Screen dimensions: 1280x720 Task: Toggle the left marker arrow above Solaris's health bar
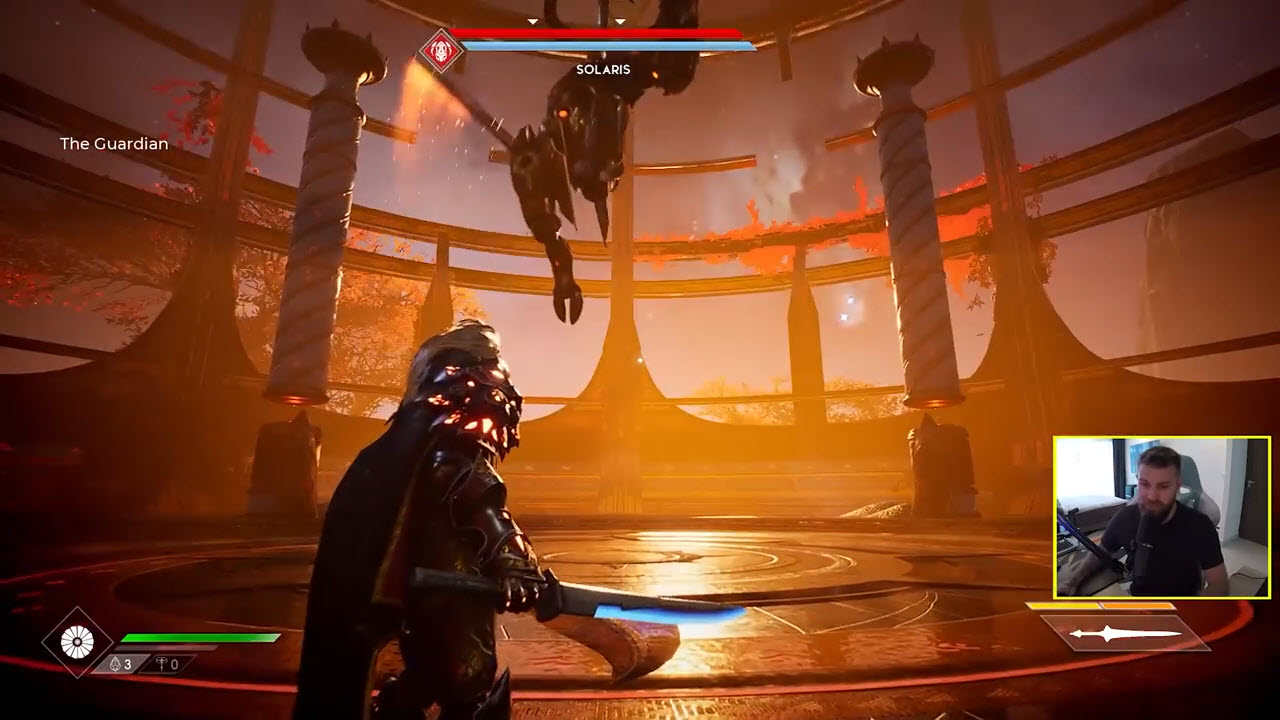point(535,19)
